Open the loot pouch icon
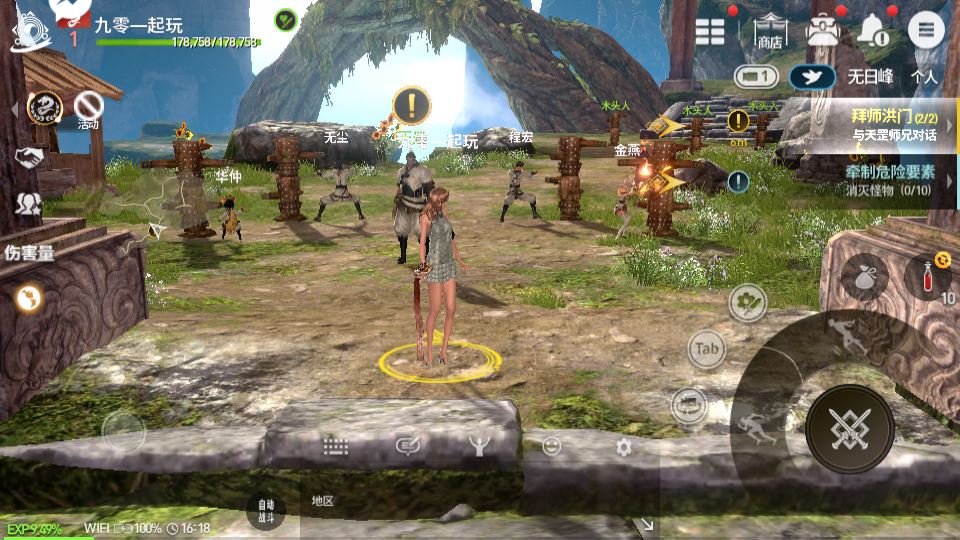Viewport: 960px width, 540px height. [862, 276]
